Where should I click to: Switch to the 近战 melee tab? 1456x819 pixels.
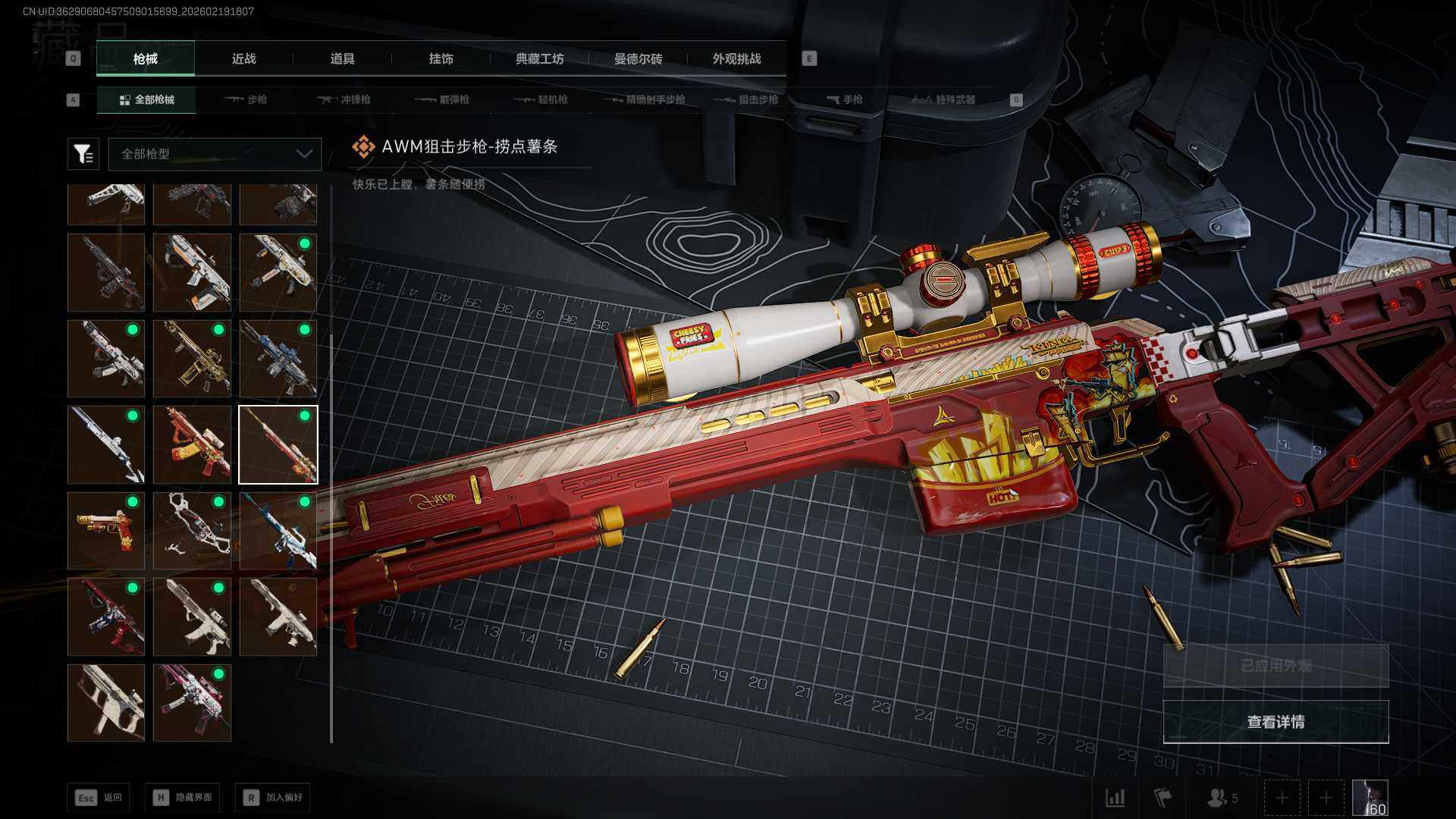(243, 58)
